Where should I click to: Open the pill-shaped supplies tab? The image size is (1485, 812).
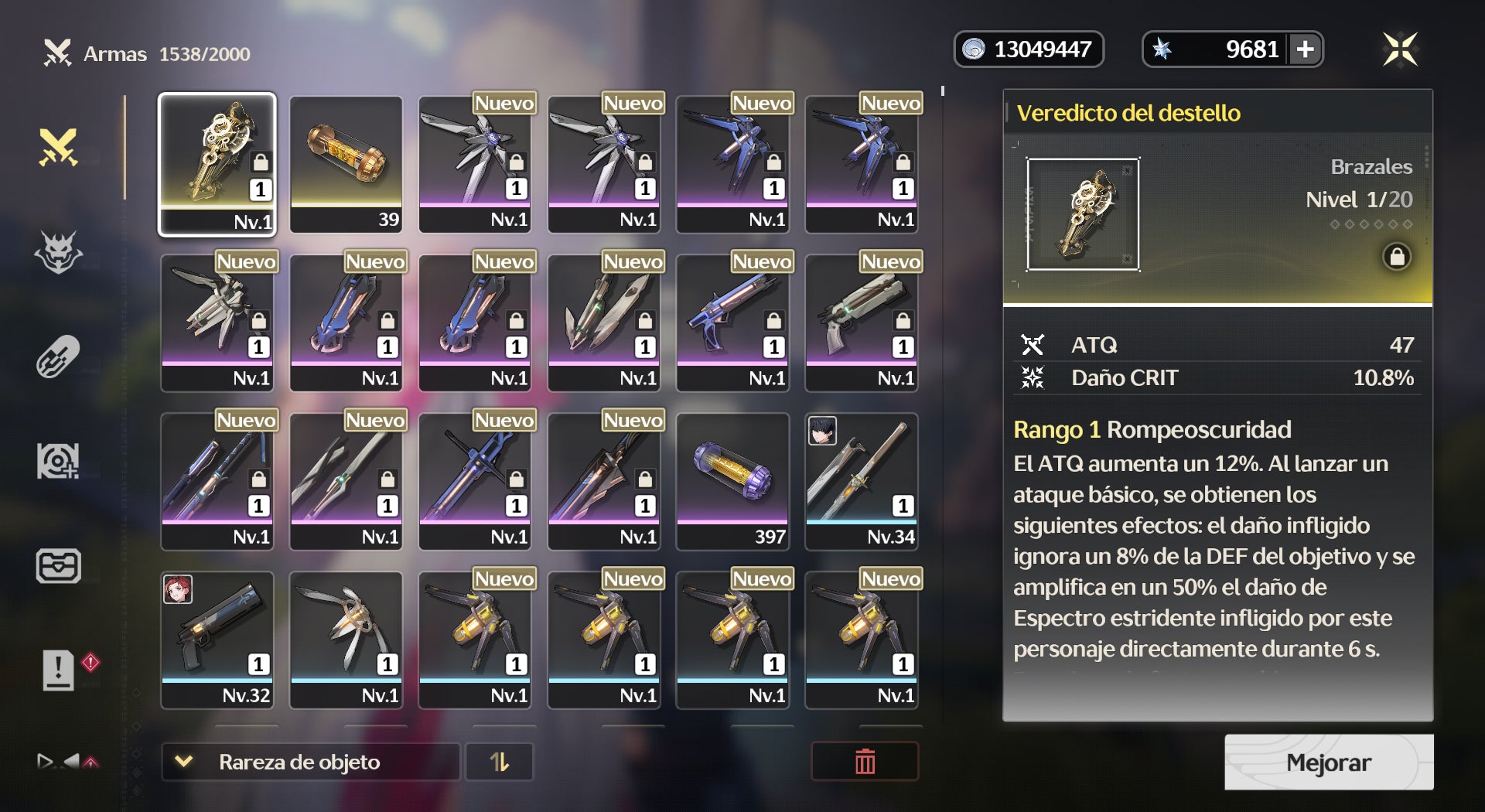[59, 357]
